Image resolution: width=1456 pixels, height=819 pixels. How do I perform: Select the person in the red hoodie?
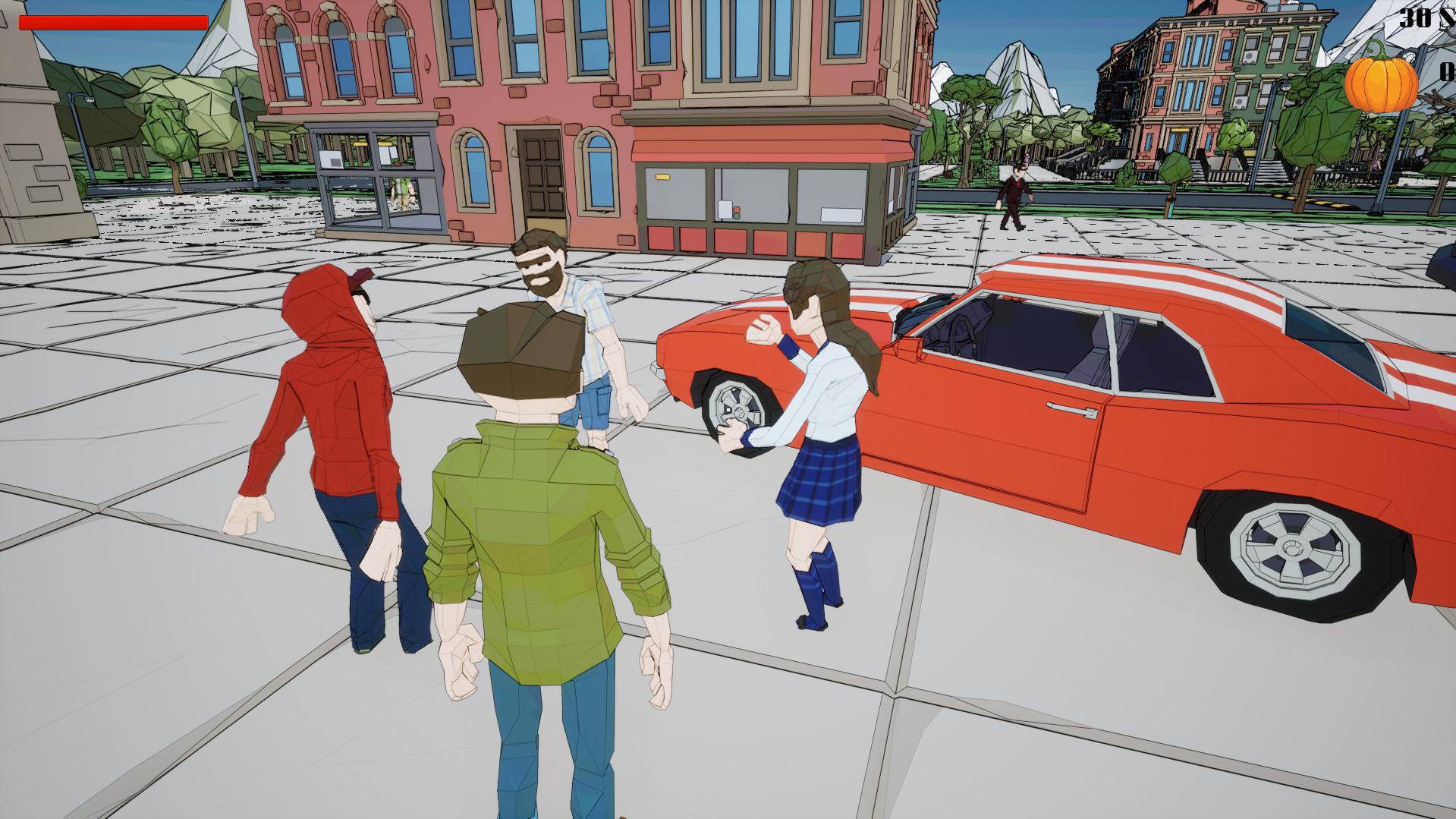(x=334, y=402)
